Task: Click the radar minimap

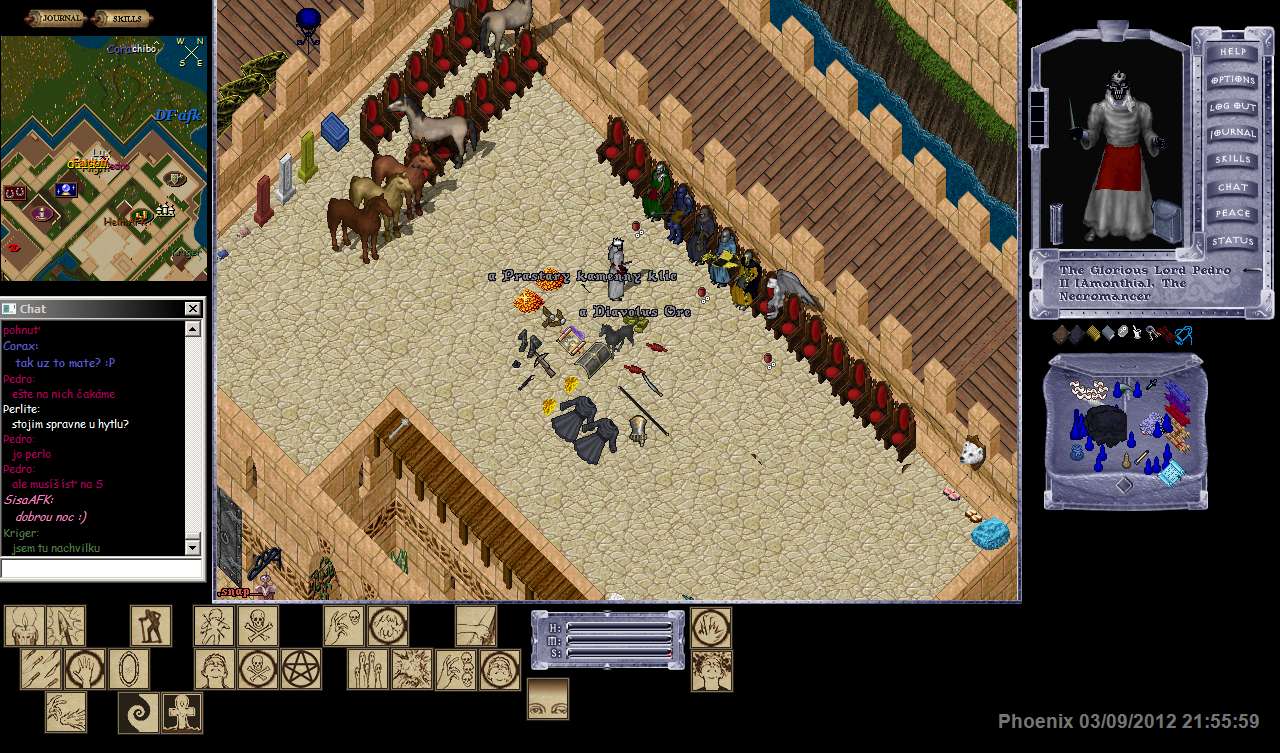Action: click(104, 158)
